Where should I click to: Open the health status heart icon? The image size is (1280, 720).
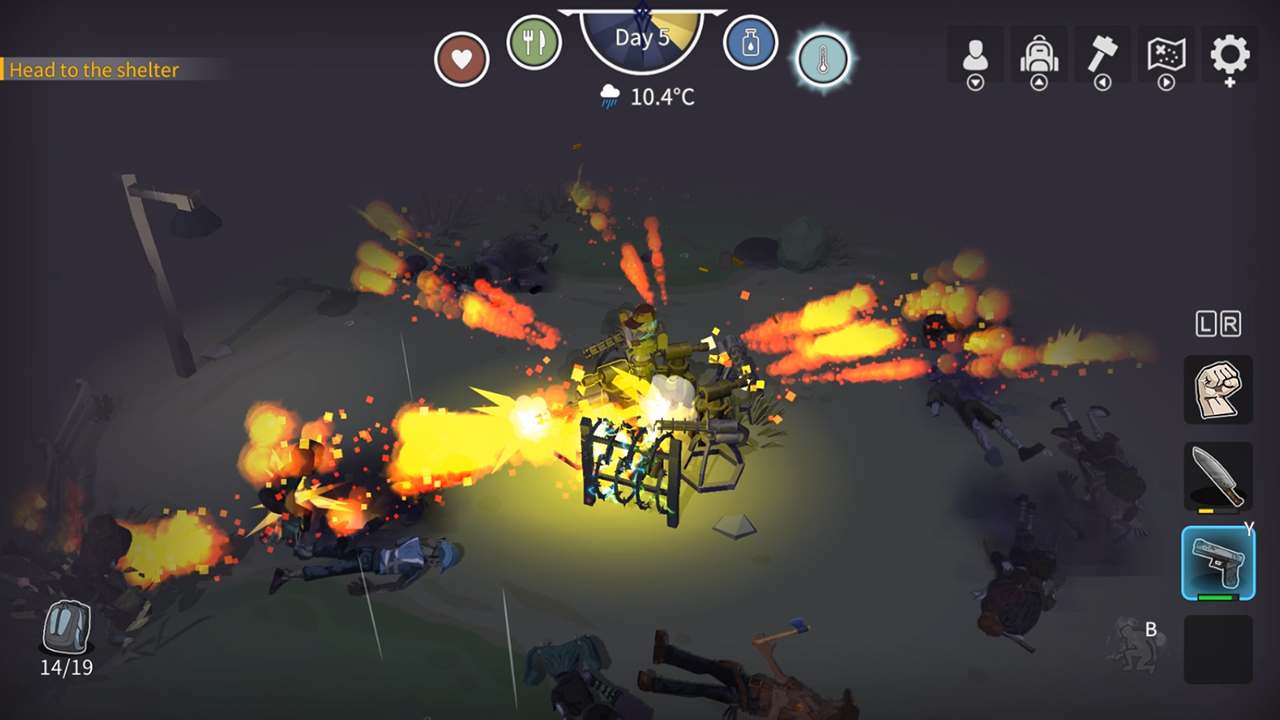pyautogui.click(x=461, y=57)
